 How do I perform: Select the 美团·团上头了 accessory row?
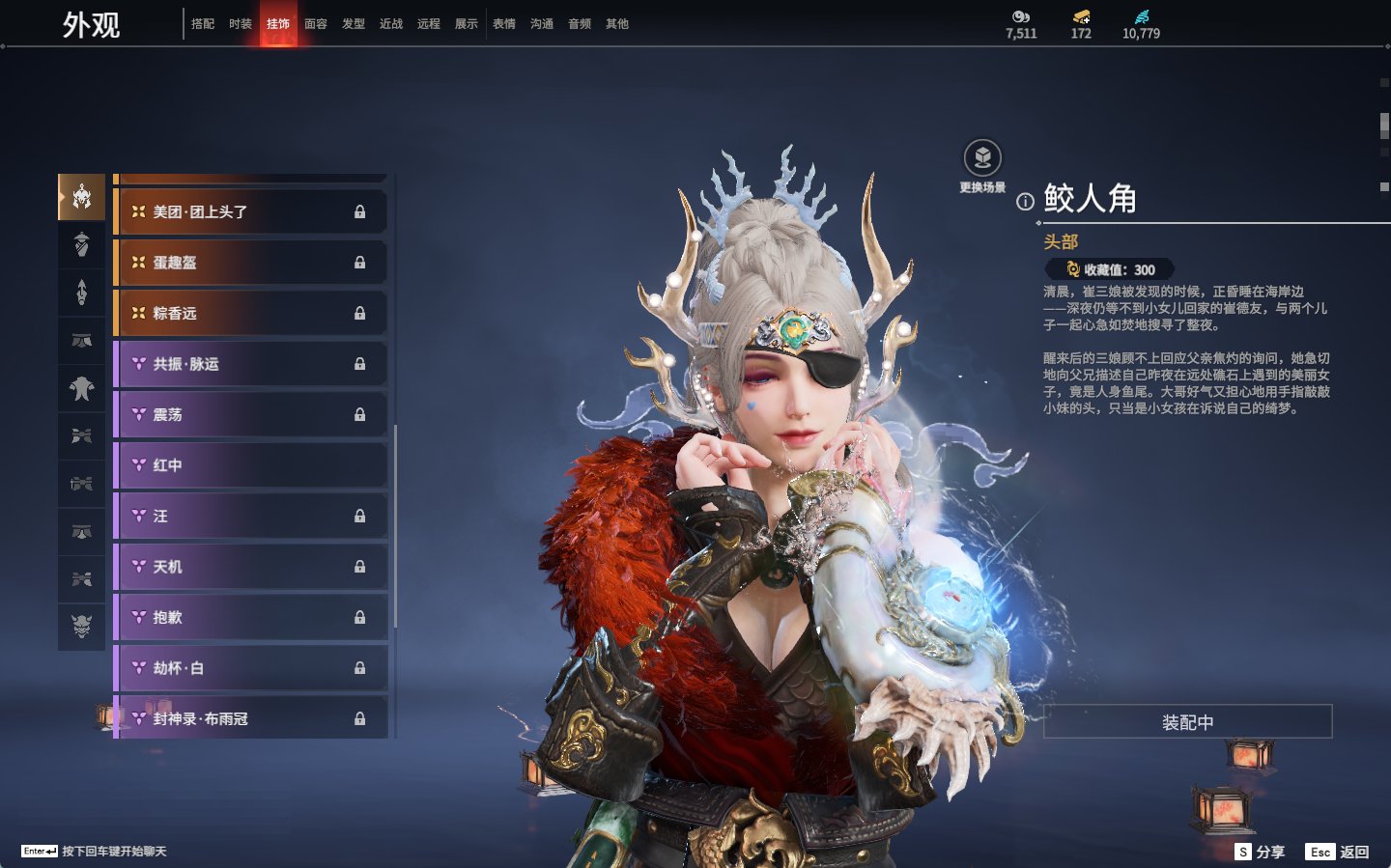pos(250,212)
